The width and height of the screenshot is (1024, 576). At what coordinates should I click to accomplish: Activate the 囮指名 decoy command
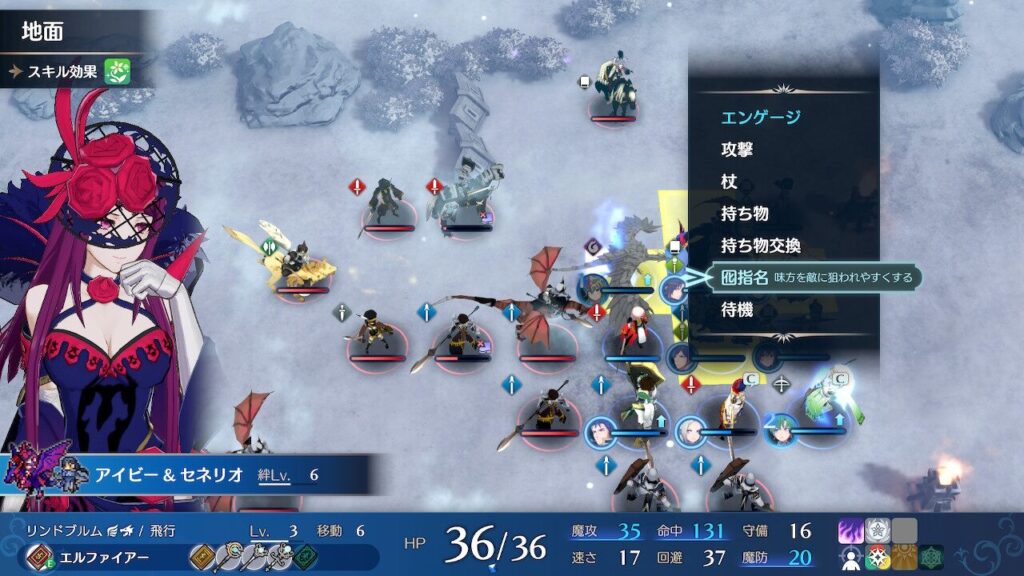coord(744,277)
